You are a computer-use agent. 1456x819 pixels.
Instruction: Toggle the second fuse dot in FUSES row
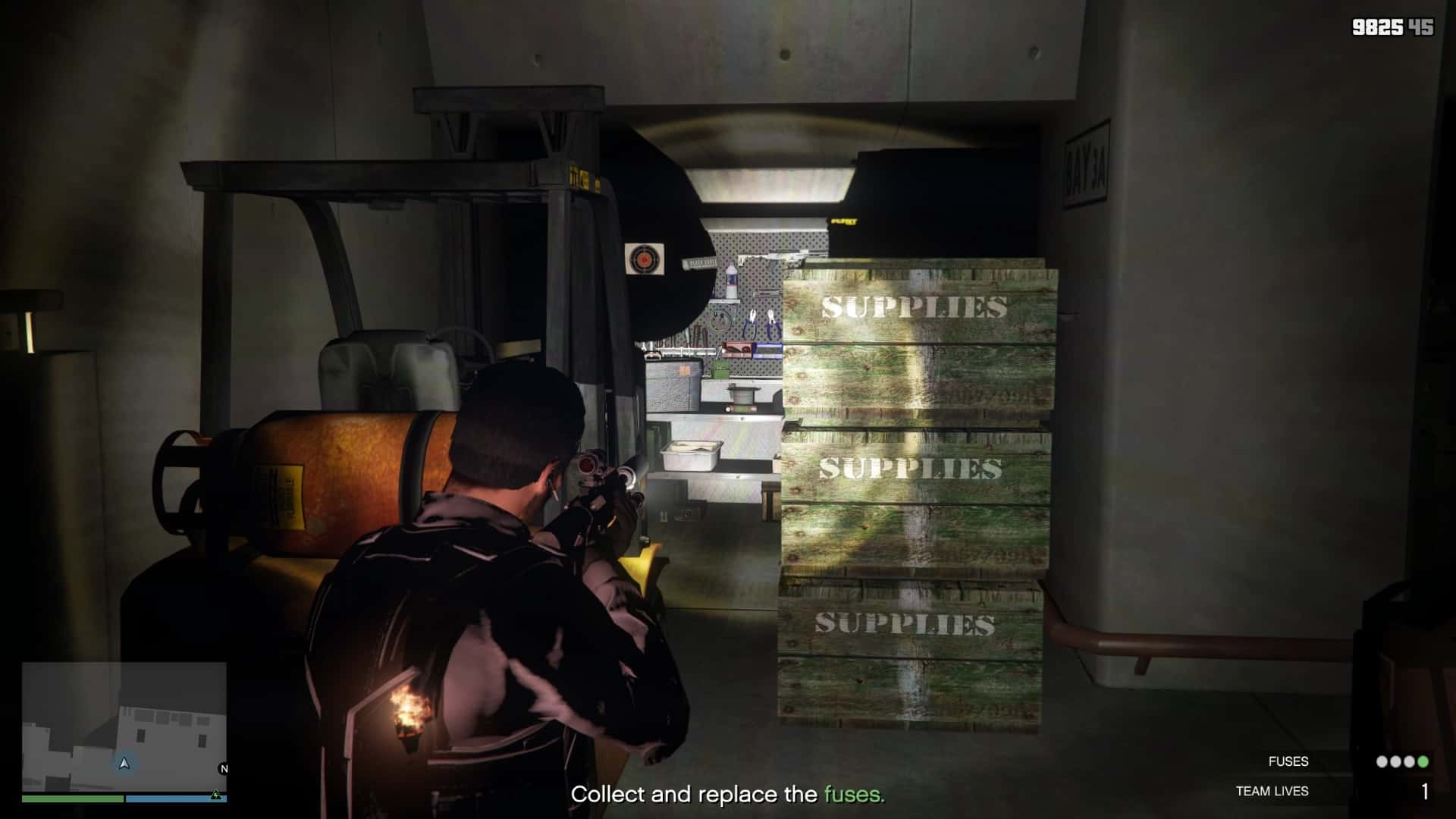coord(1395,761)
